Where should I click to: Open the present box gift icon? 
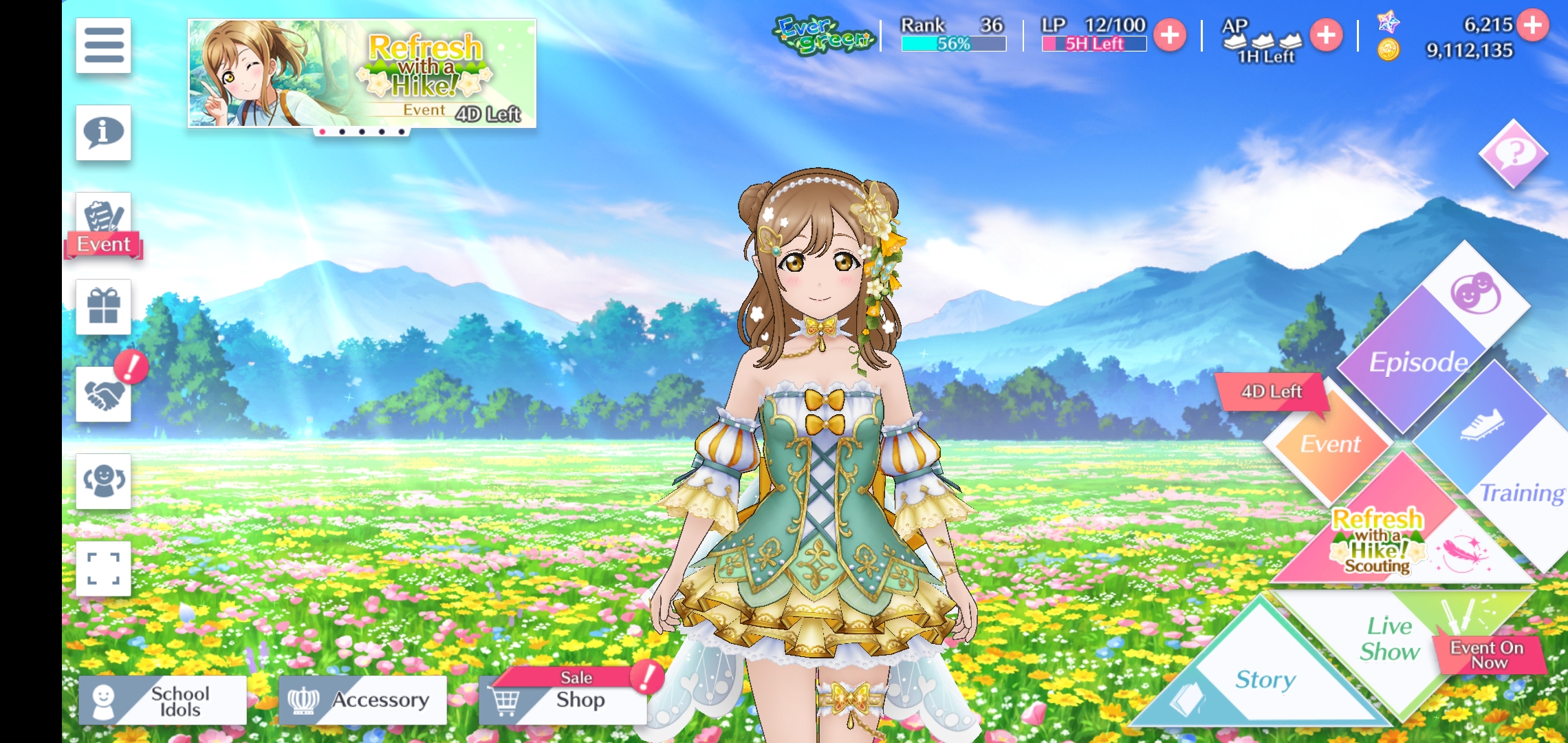[104, 307]
